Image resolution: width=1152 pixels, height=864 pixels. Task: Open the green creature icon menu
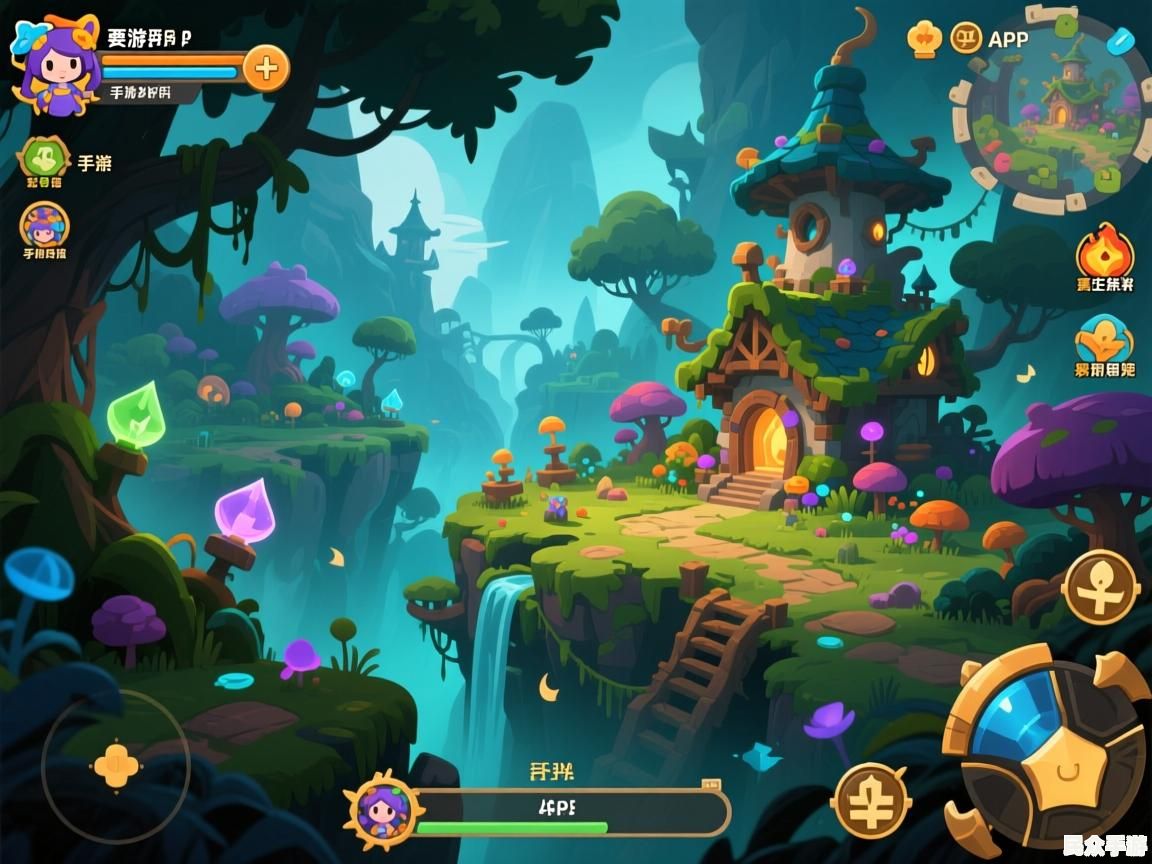(44, 158)
